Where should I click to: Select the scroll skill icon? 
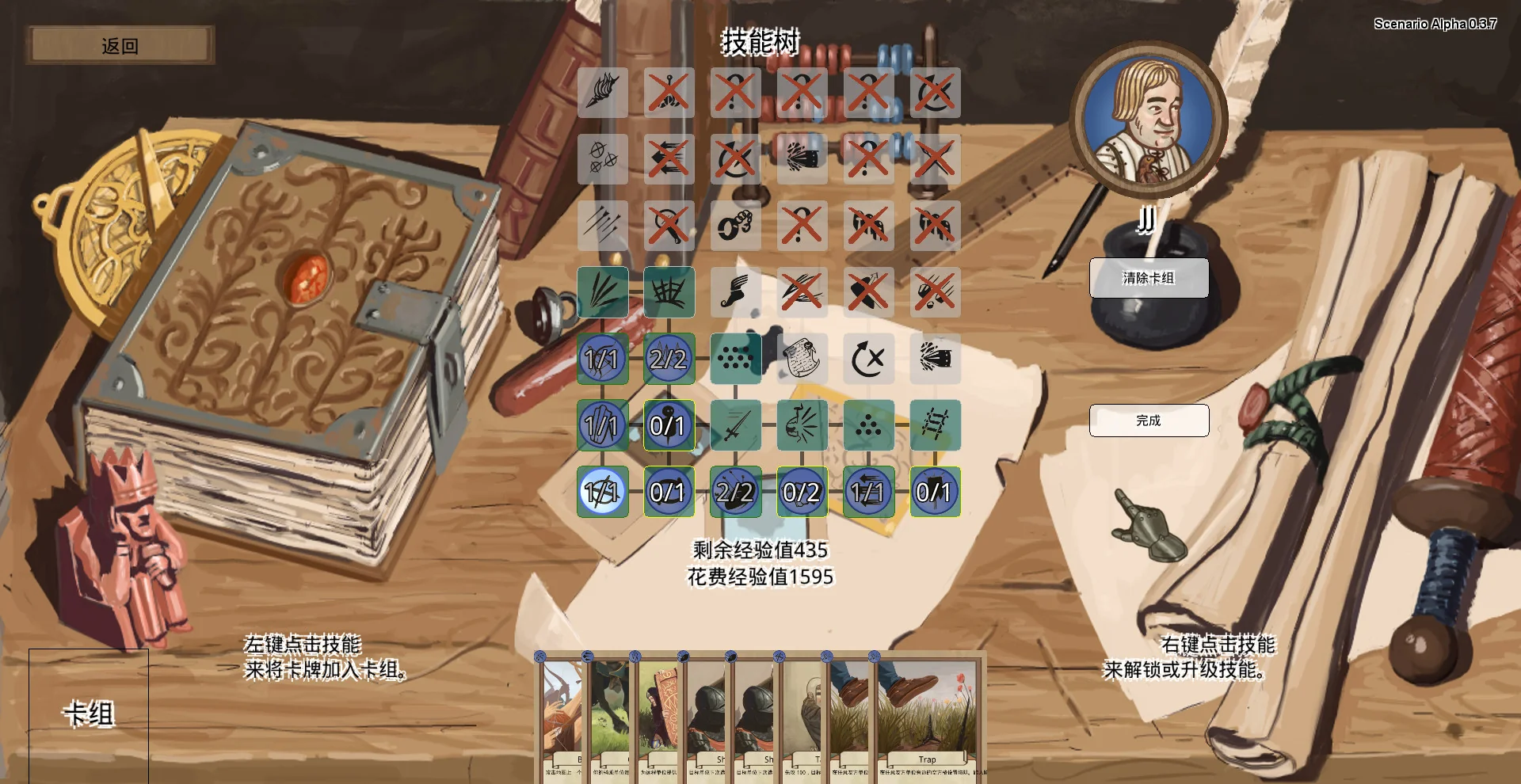point(802,358)
